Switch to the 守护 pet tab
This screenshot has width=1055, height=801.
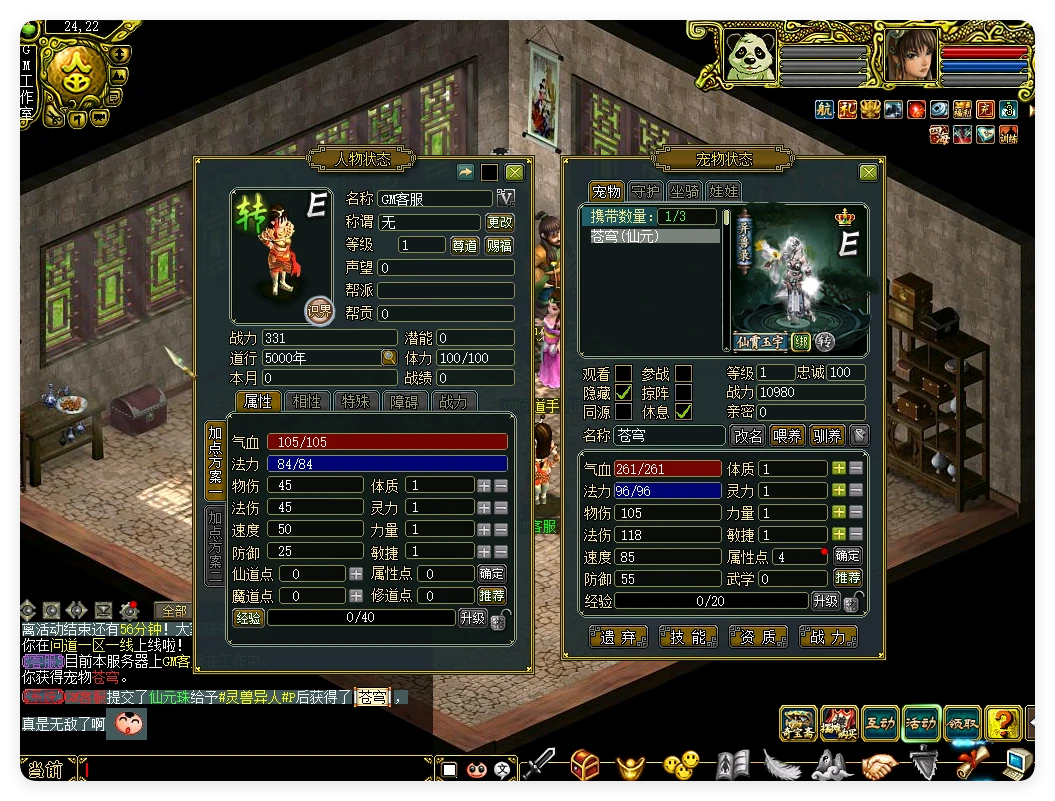coord(646,191)
